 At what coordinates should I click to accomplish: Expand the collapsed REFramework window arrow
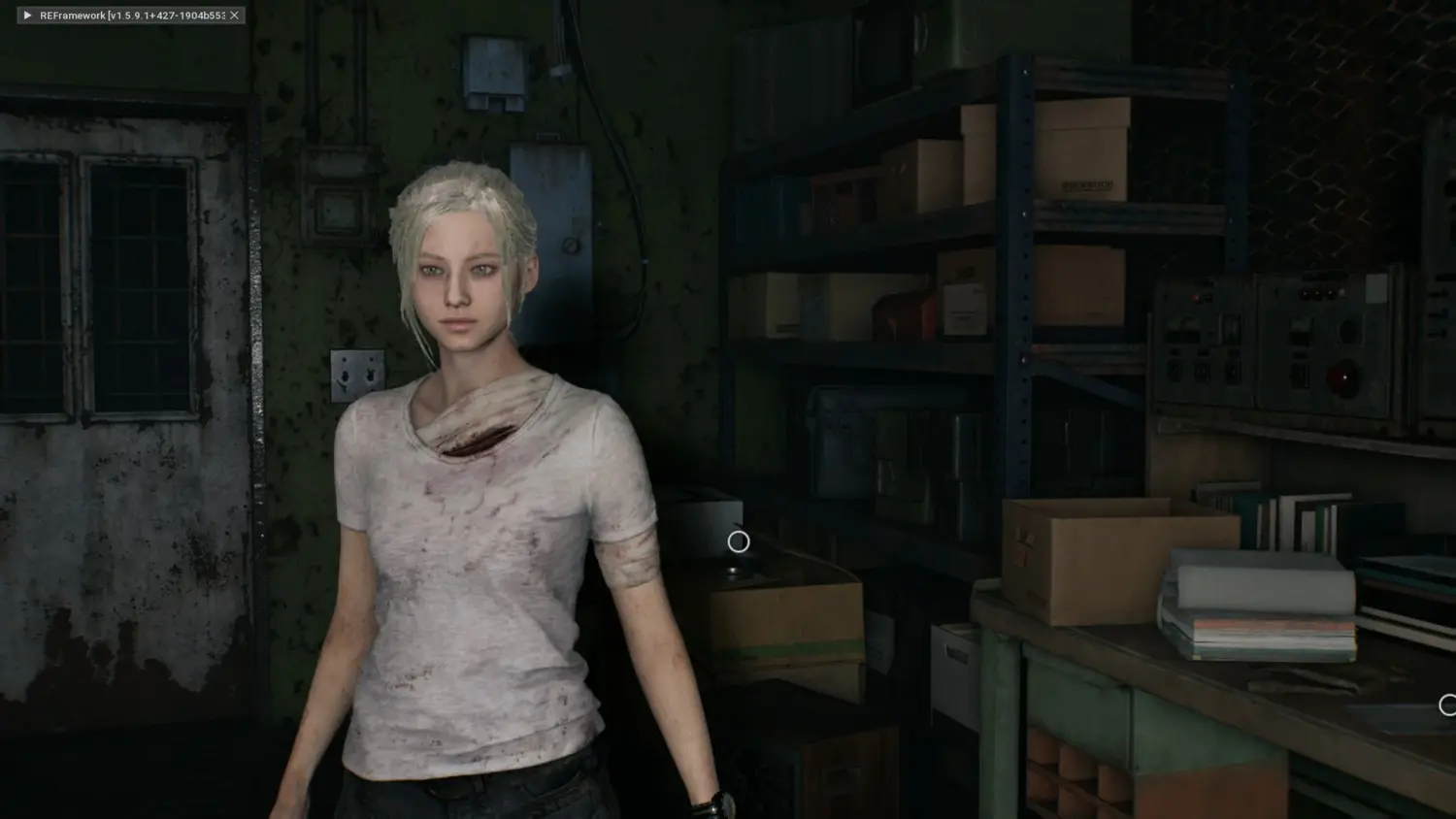27,16
